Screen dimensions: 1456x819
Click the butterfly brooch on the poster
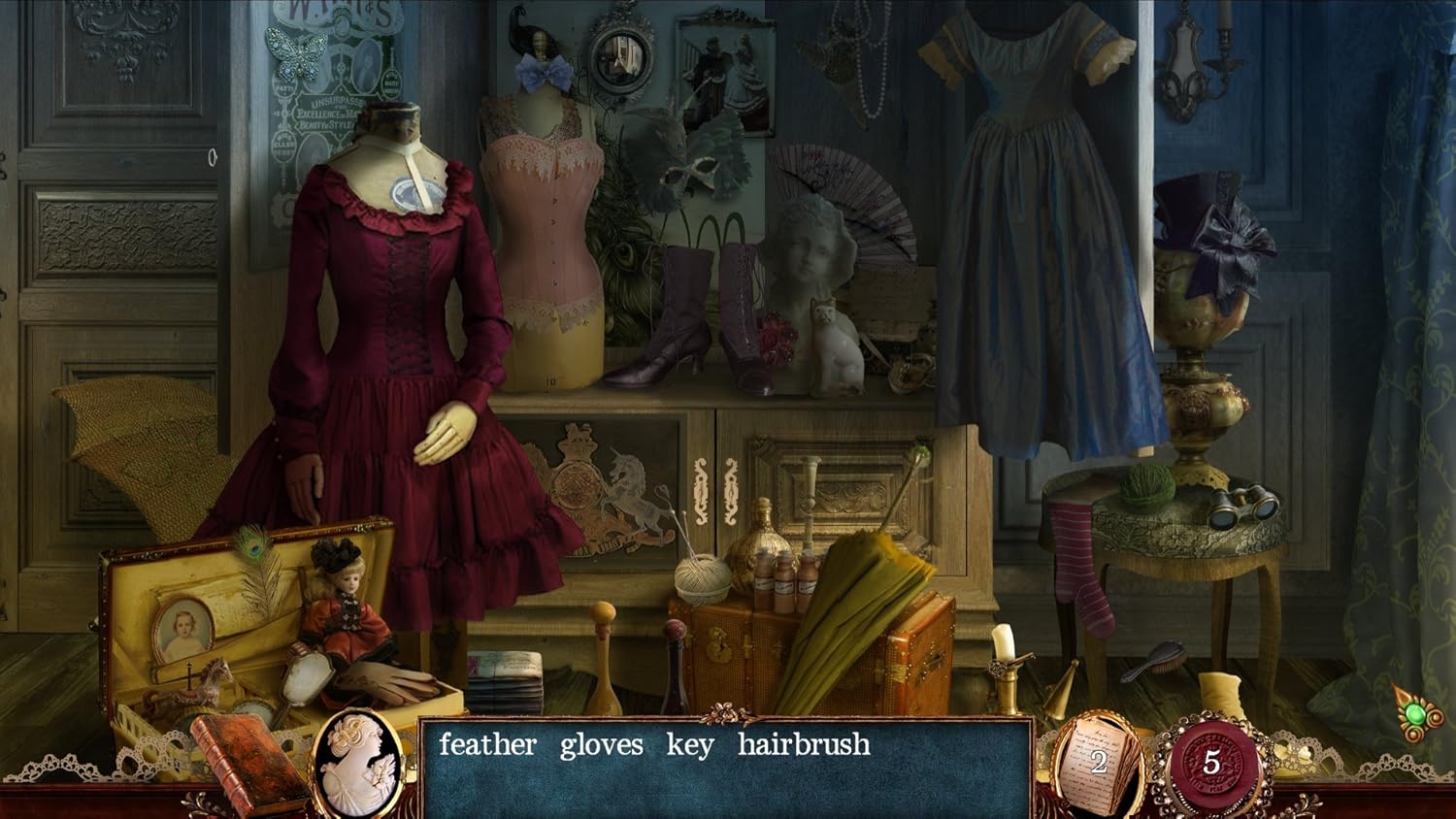293,54
